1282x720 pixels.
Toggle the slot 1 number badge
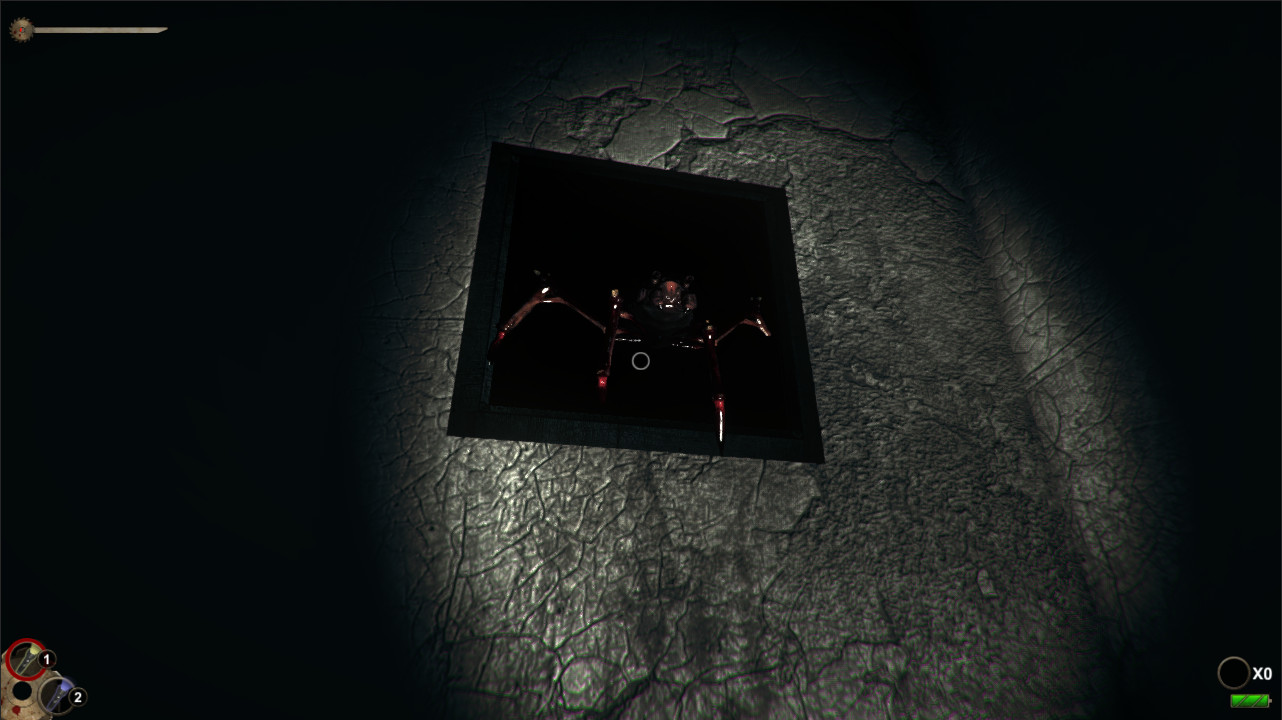(x=47, y=660)
